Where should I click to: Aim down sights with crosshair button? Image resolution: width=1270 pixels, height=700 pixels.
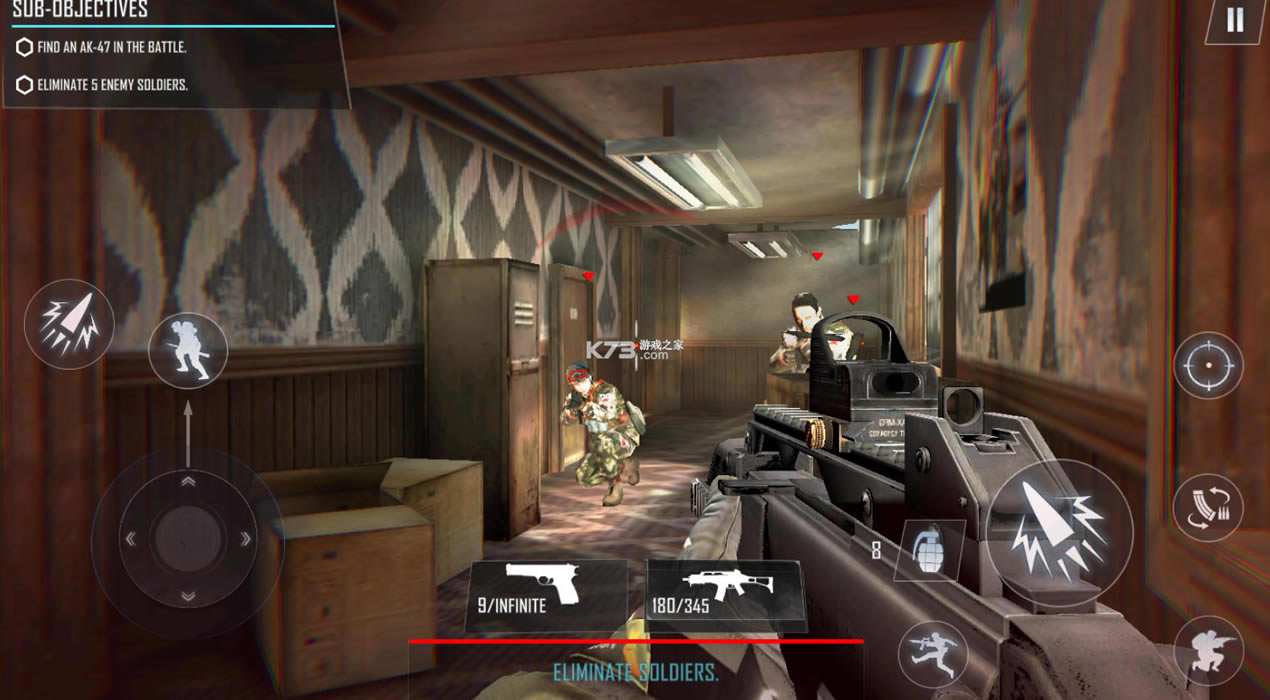(x=1207, y=366)
